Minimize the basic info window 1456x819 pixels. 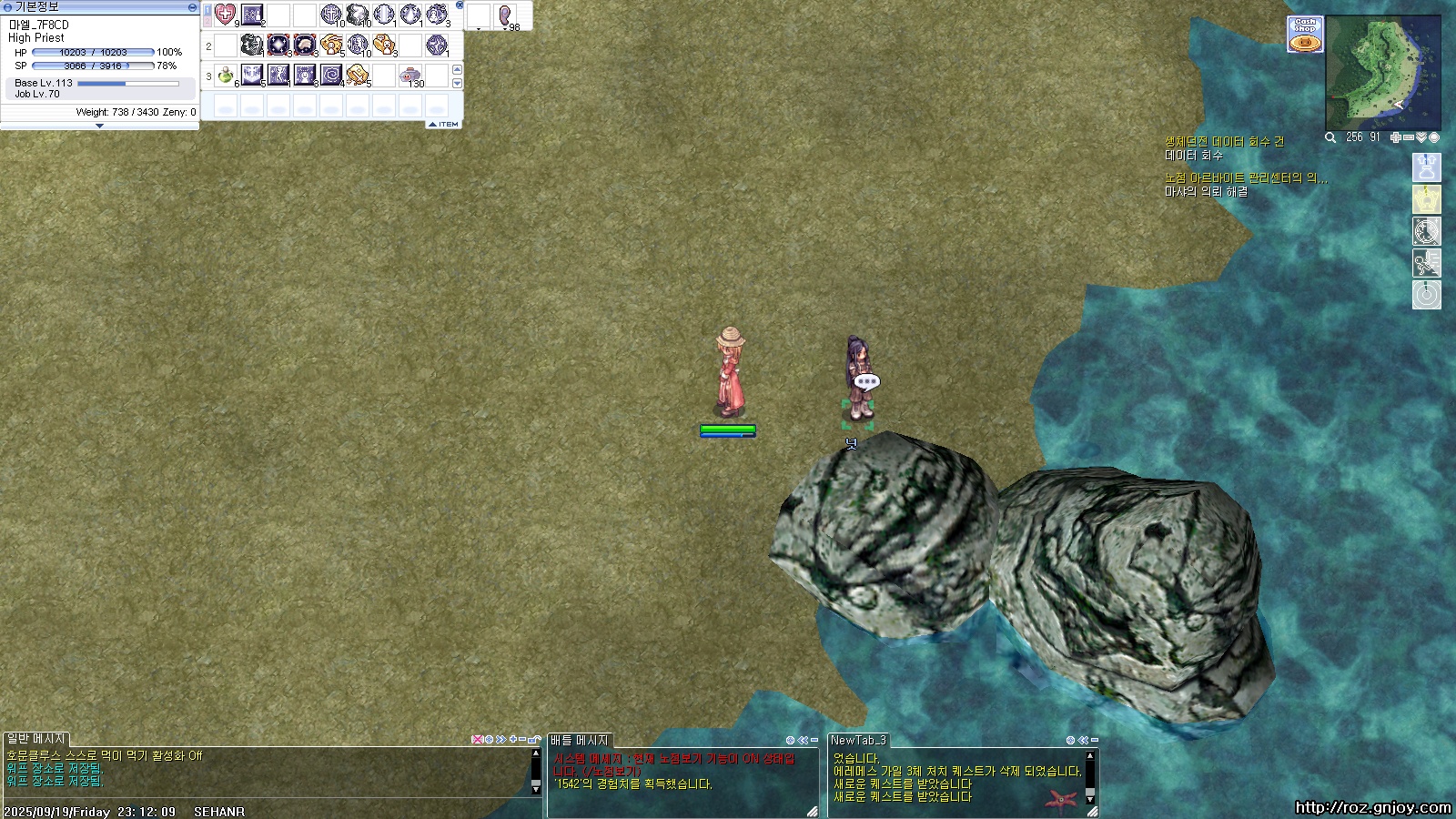pos(191,6)
